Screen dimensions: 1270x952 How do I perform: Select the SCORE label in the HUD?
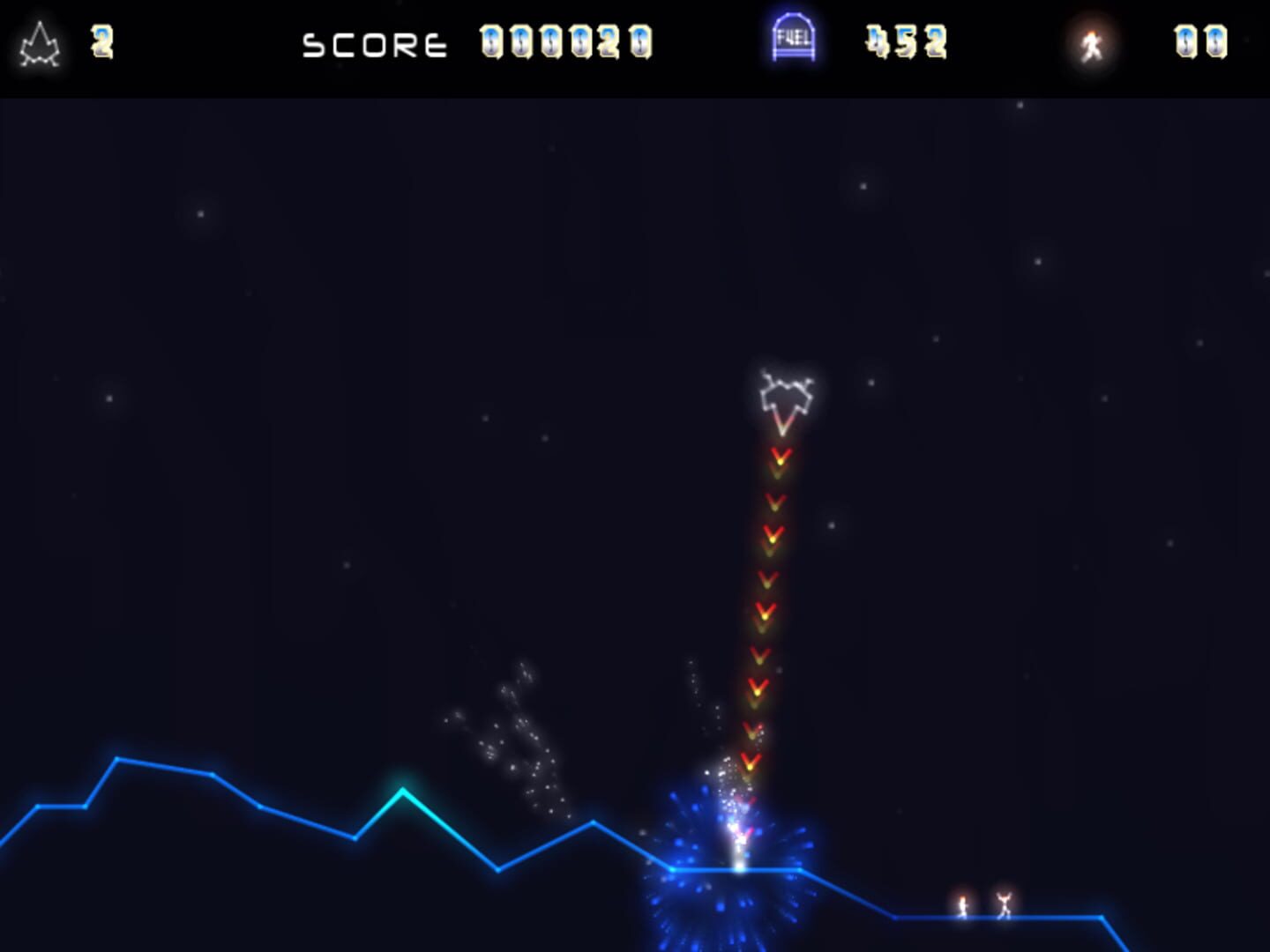tap(375, 42)
